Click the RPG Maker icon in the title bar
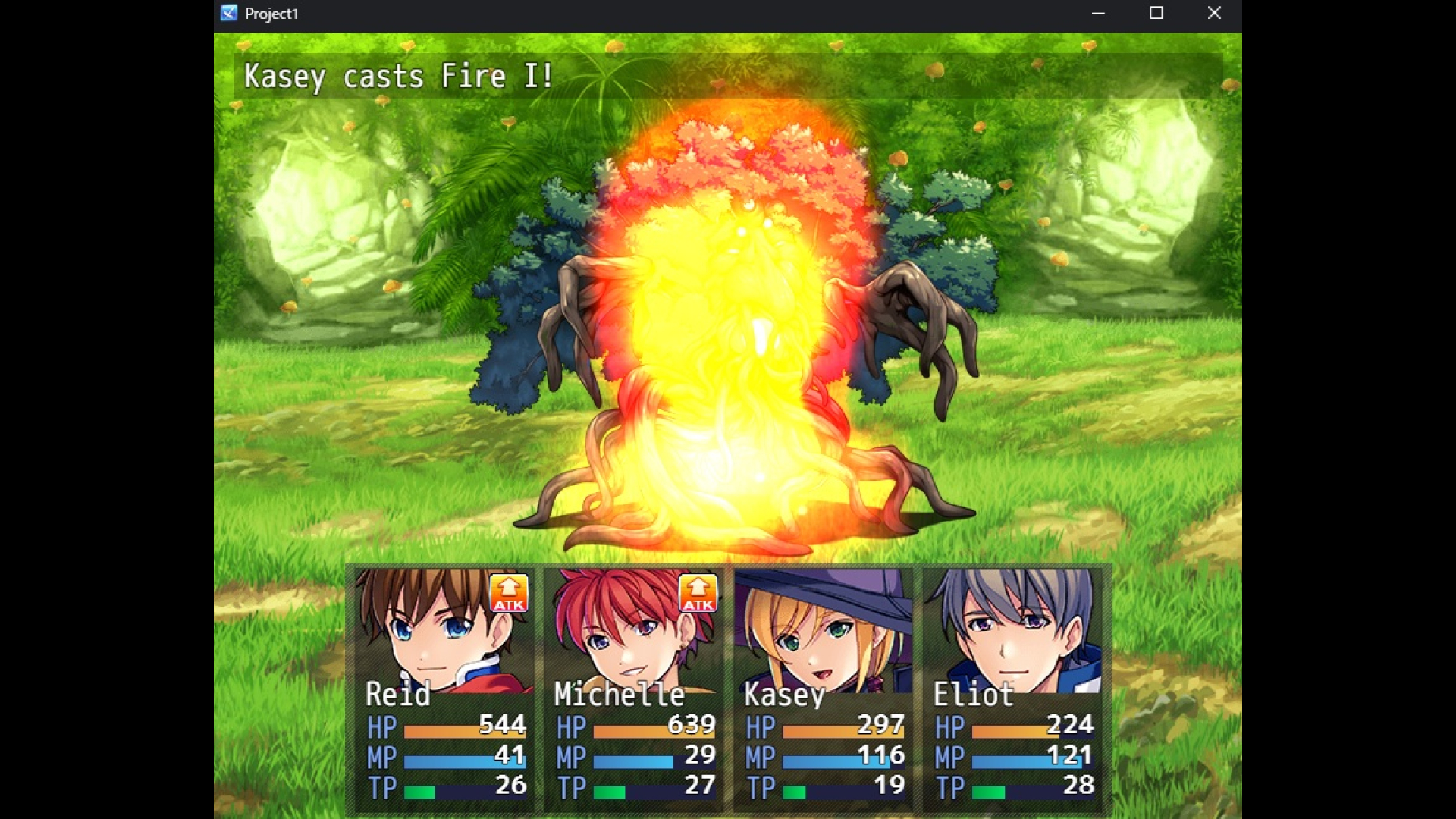This screenshot has height=819, width=1456. [x=228, y=13]
